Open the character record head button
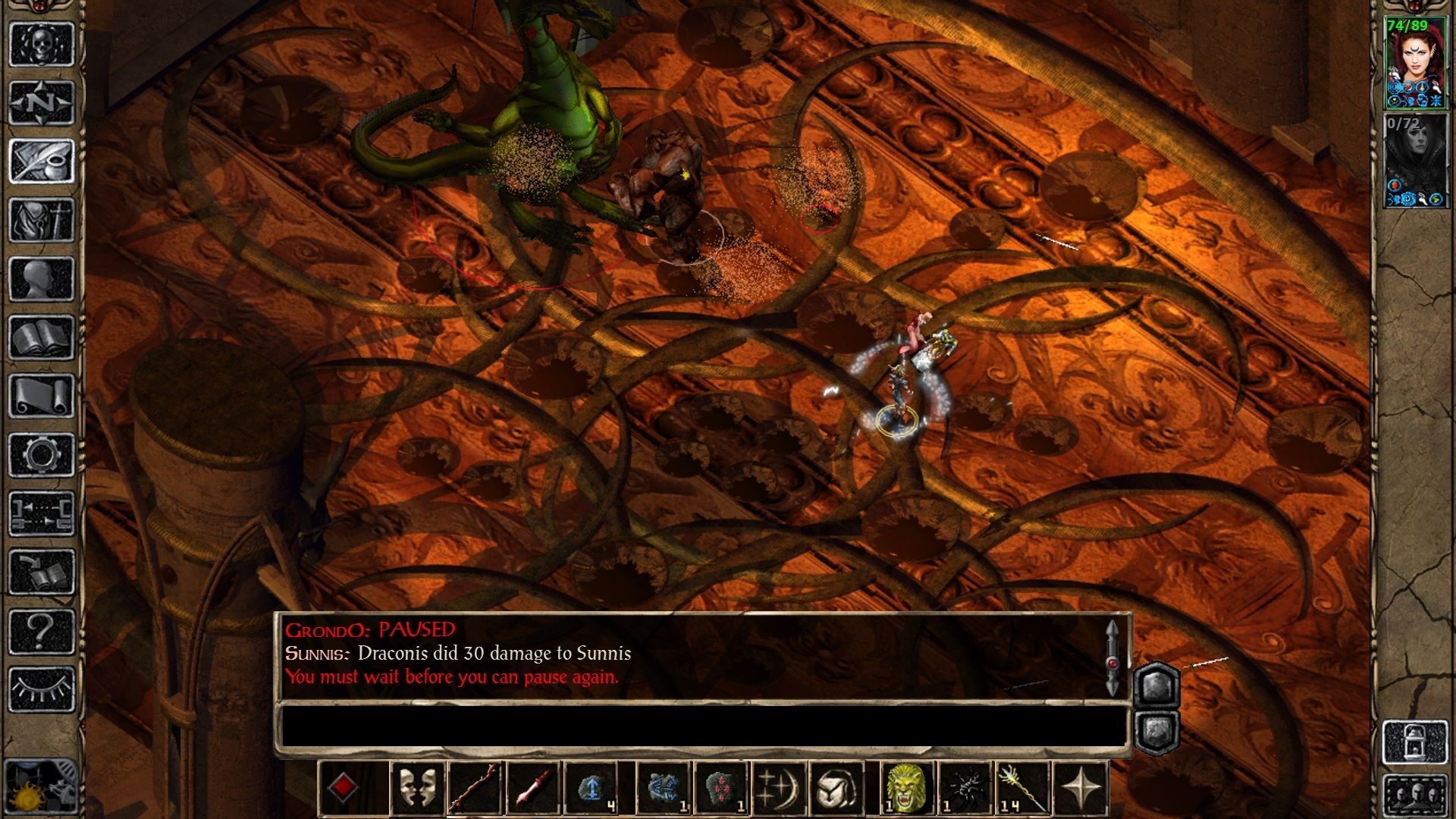Image resolution: width=1456 pixels, height=819 pixels. pyautogui.click(x=42, y=278)
